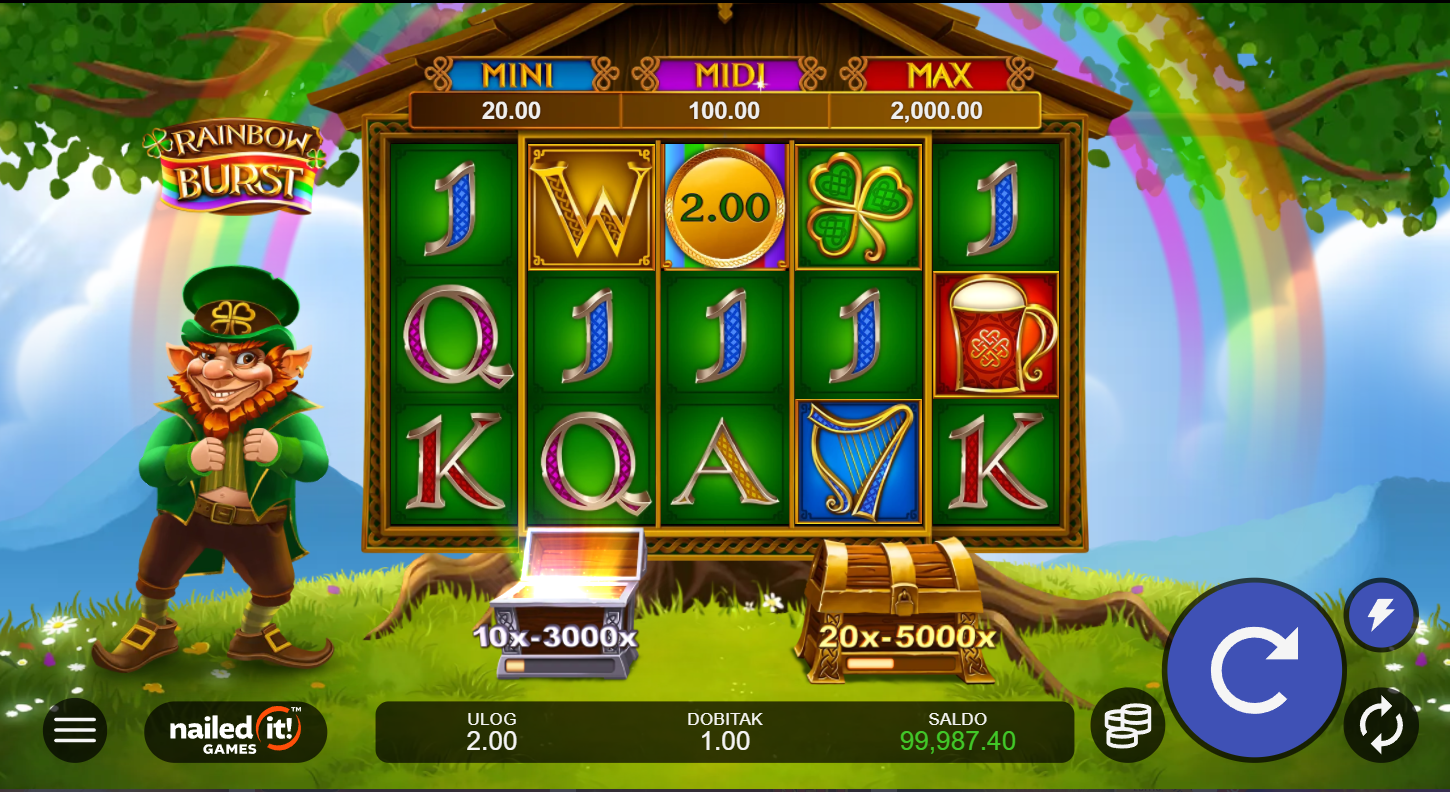Spin the reels with the big blue button
Screen dimensions: 1450x792
point(1254,670)
